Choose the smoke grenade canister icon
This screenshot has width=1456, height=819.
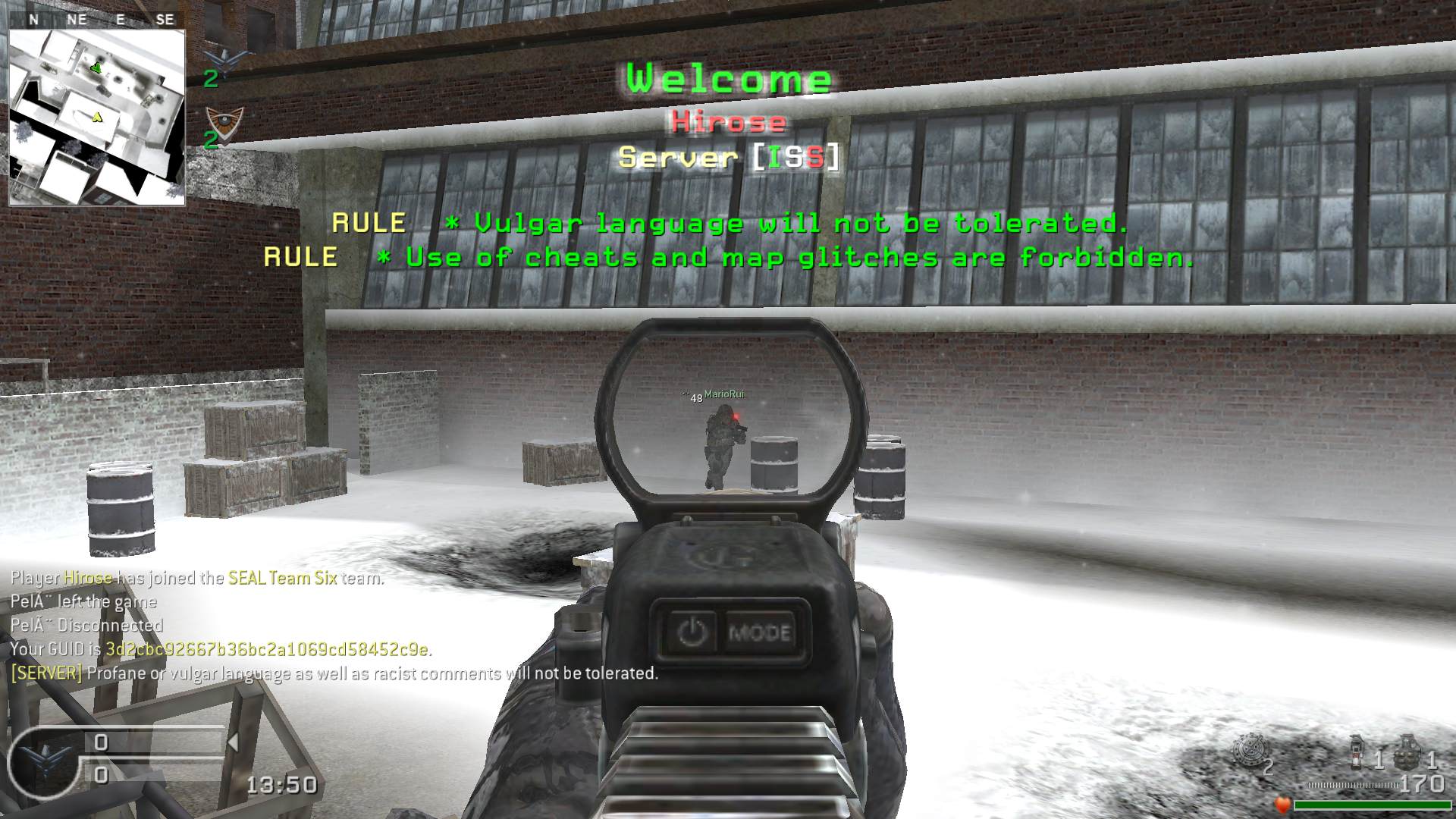[x=1359, y=752]
